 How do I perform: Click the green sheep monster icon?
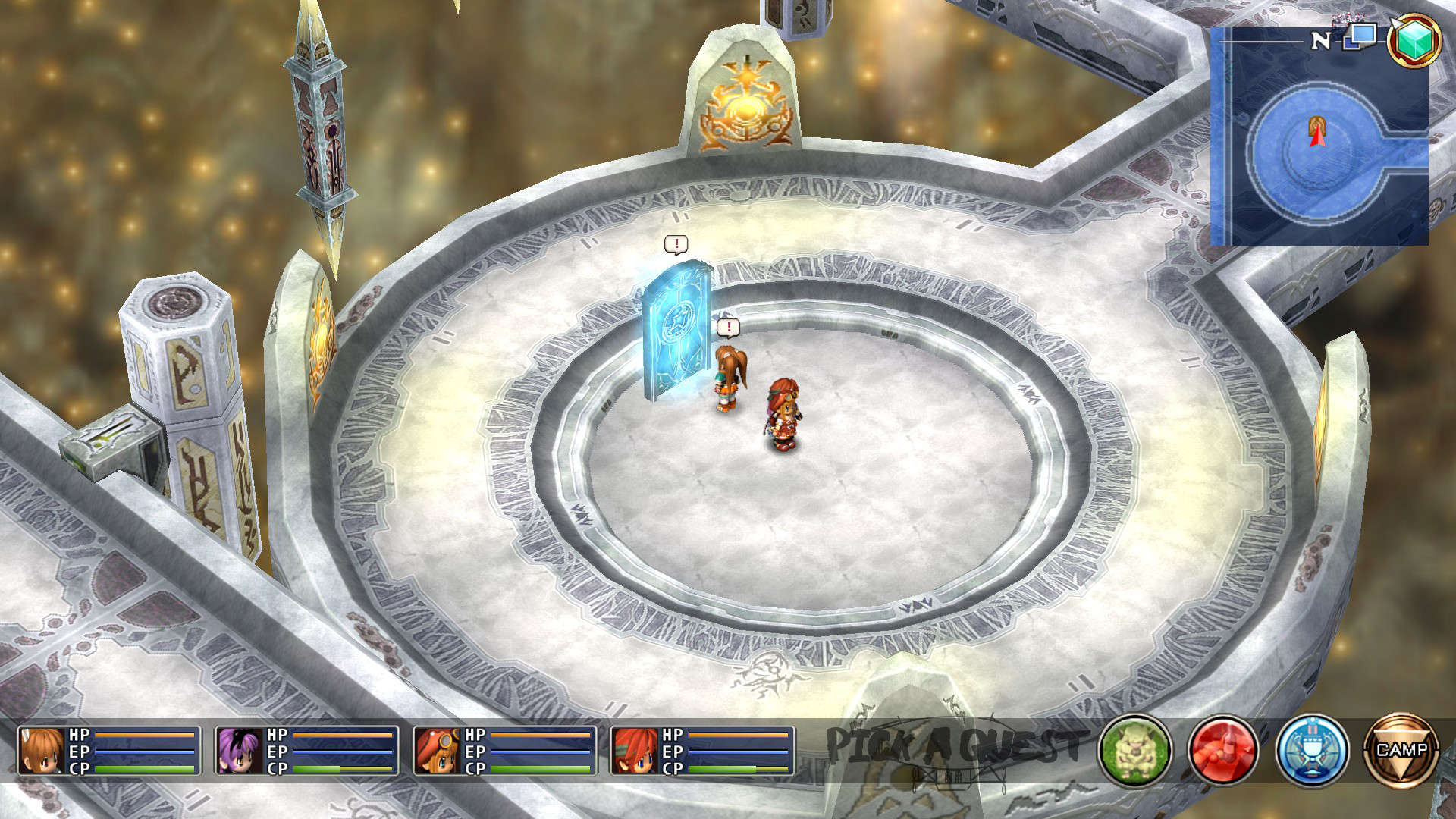click(1134, 750)
